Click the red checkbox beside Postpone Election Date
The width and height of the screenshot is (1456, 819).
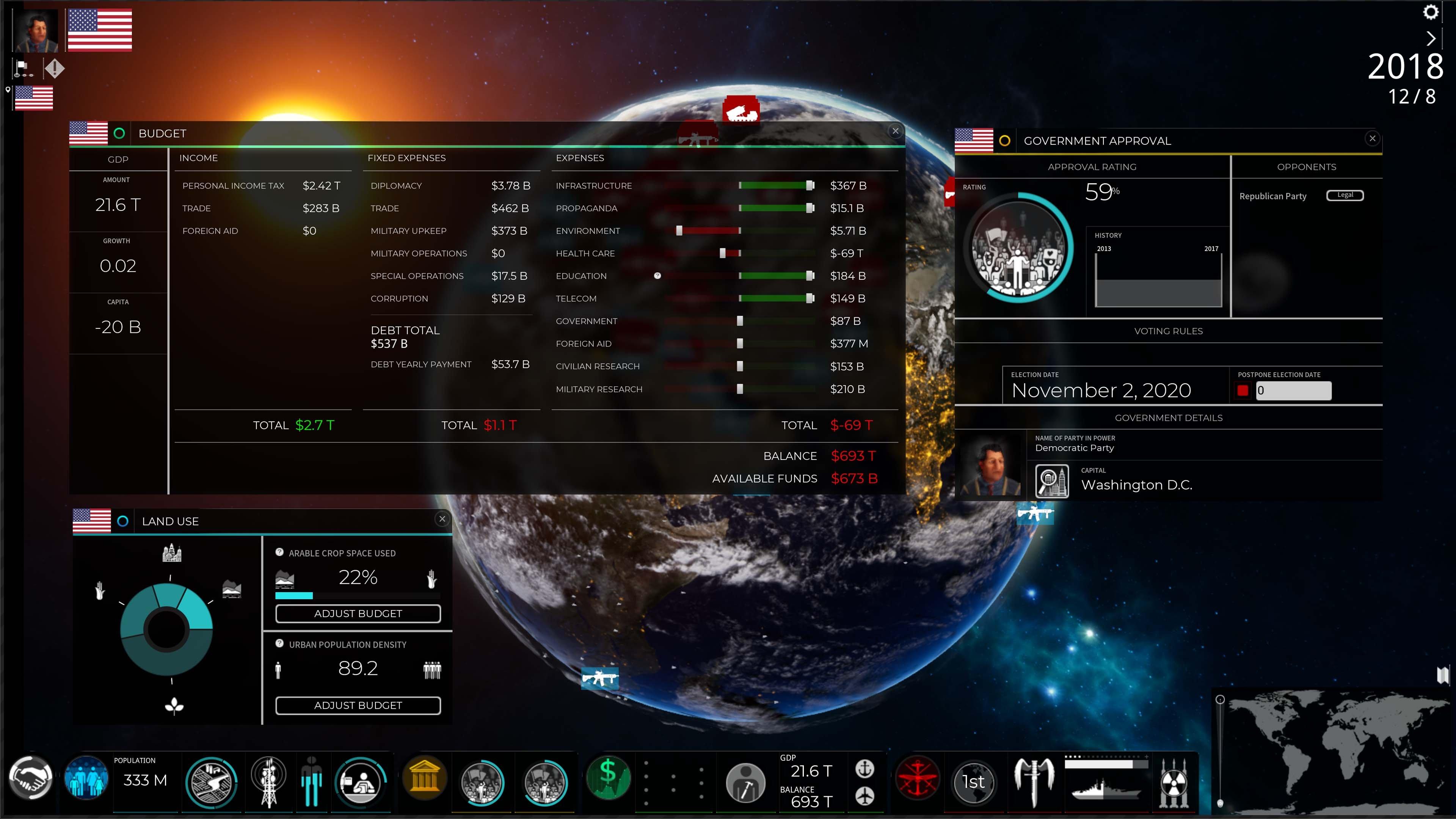1243,390
